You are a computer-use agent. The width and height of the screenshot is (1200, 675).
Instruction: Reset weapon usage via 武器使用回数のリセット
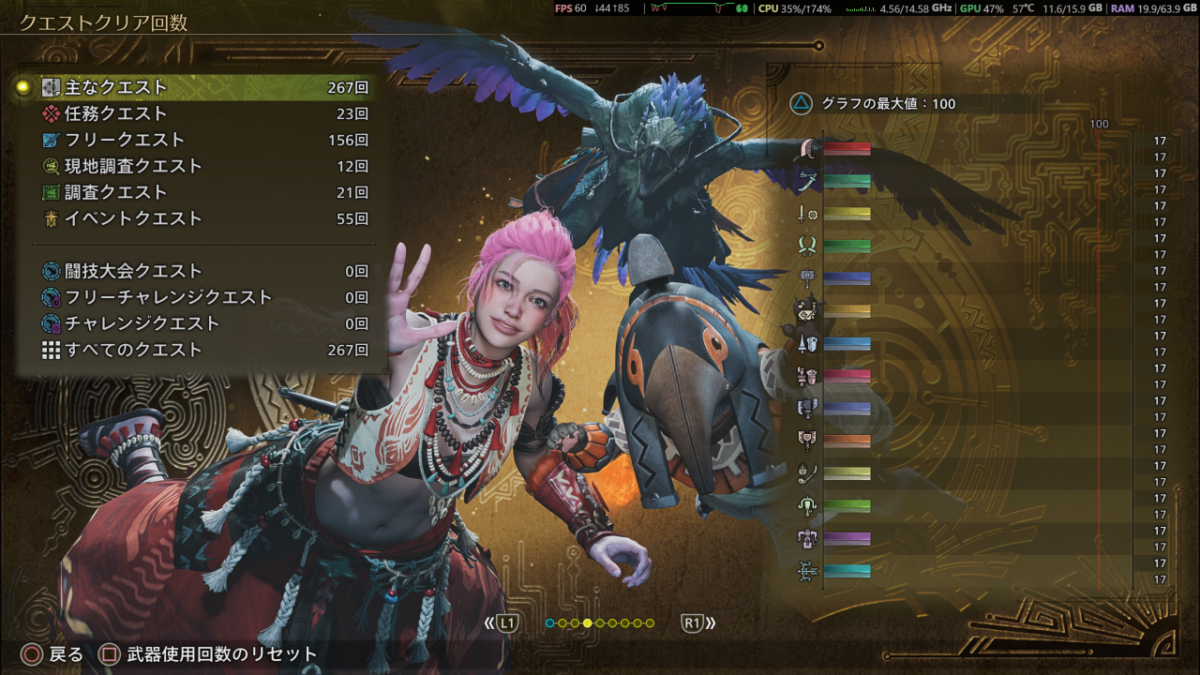(210, 655)
